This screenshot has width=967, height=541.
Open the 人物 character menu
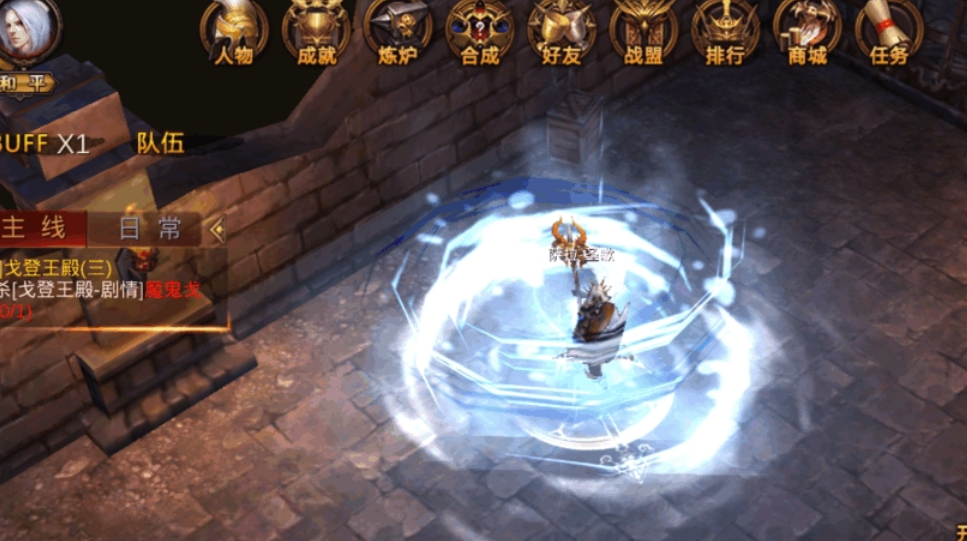pyautogui.click(x=234, y=30)
